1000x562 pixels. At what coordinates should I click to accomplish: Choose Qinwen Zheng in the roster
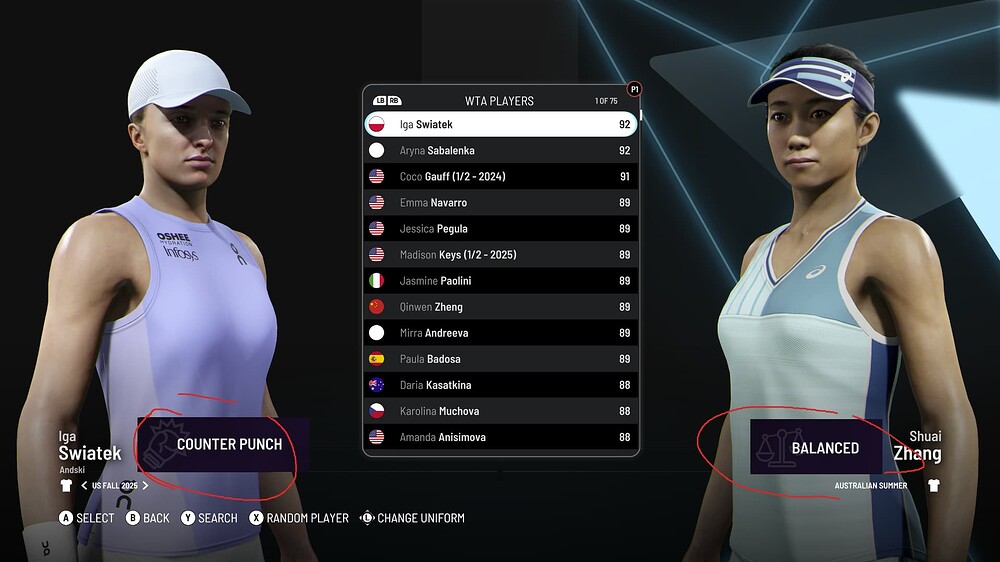[500, 307]
